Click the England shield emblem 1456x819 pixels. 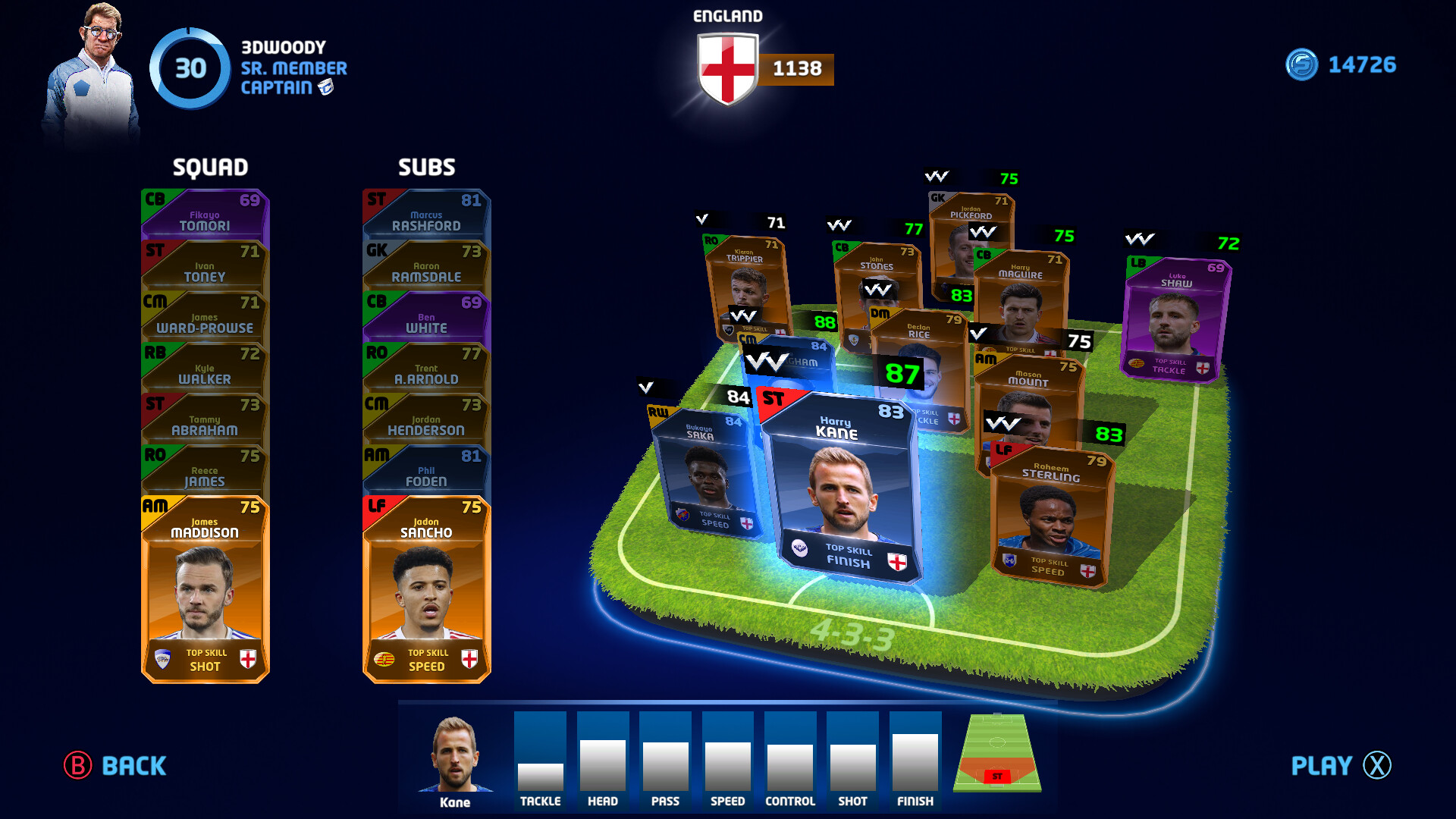point(729,70)
